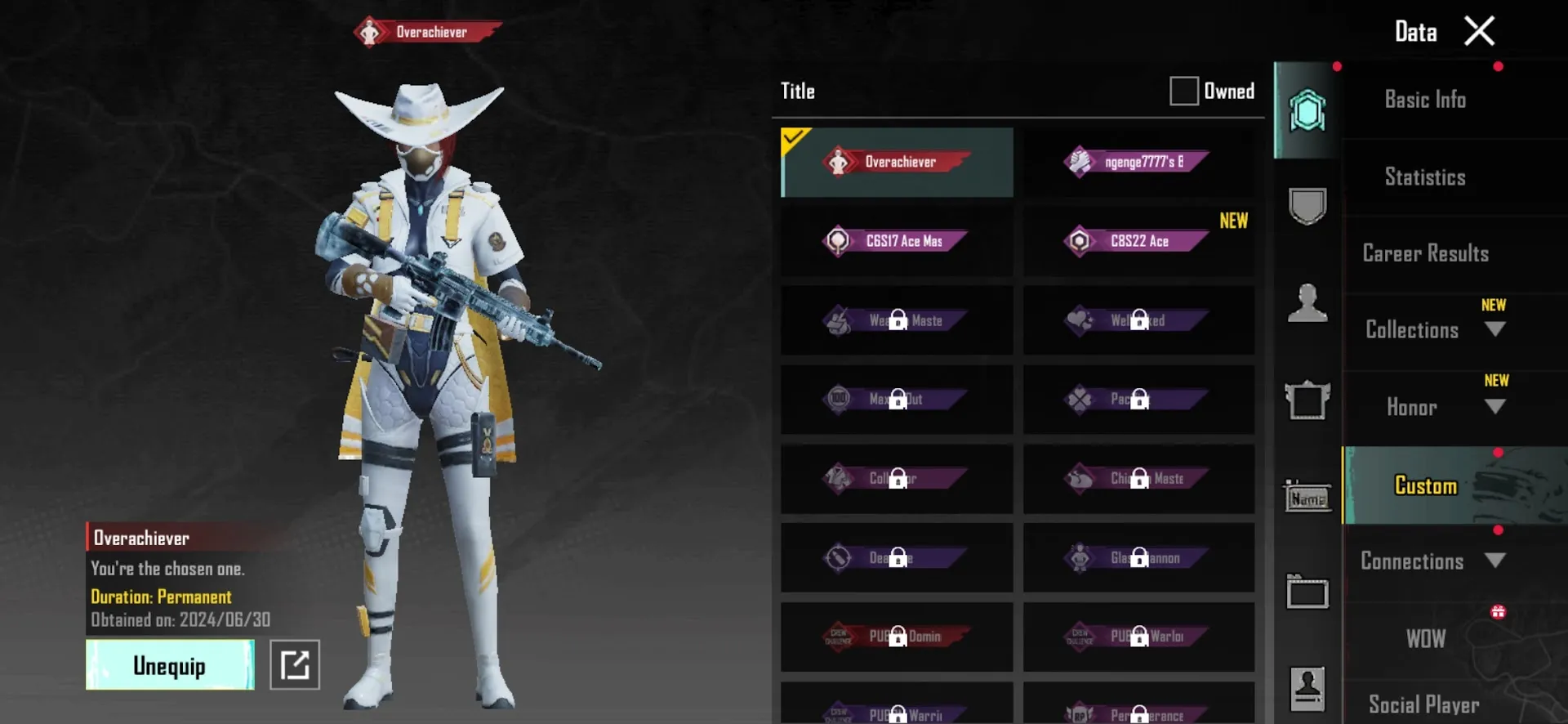The width and height of the screenshot is (1568, 724).
Task: Select the emblem icon at top of right sidebar
Action: click(1307, 109)
